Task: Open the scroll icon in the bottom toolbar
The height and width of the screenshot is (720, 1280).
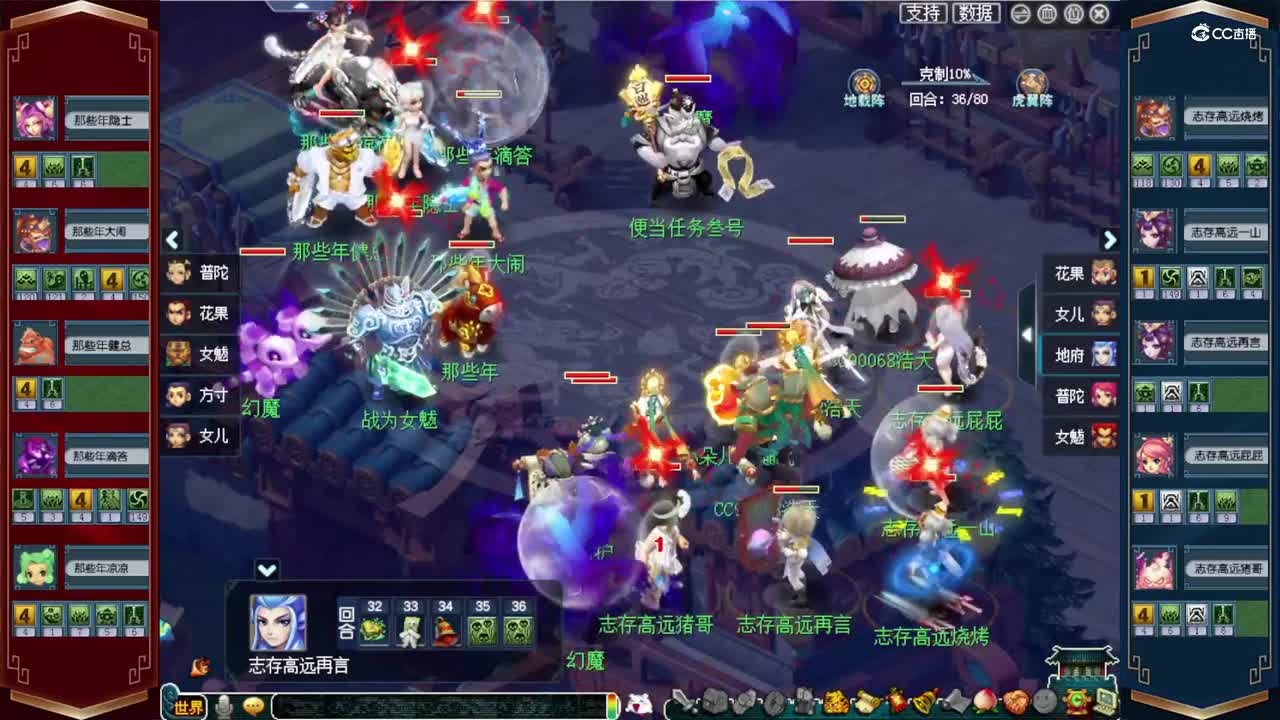Action: click(867, 703)
